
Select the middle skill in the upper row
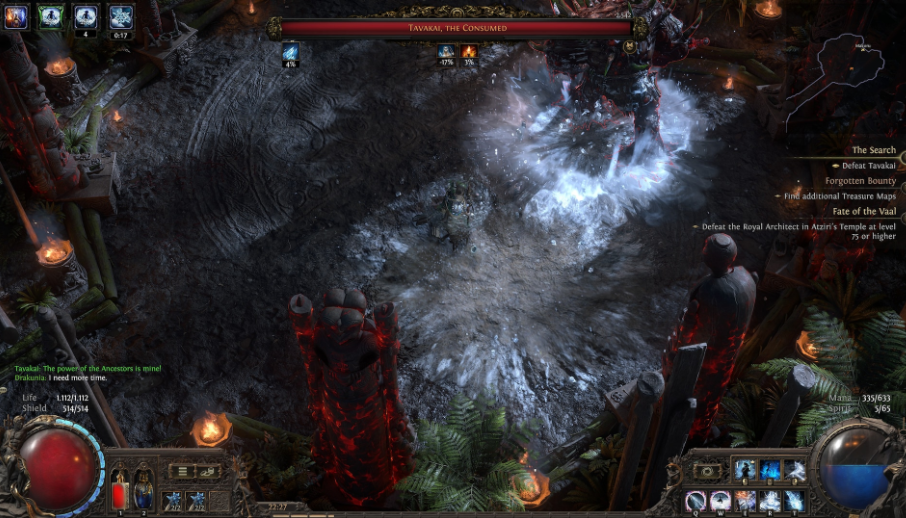tap(770, 470)
